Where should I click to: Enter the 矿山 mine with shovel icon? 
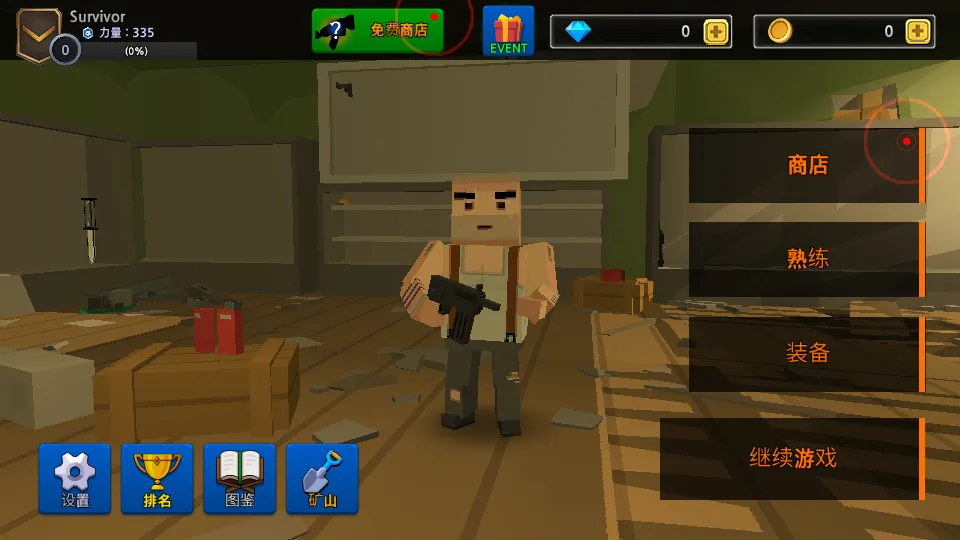click(322, 479)
